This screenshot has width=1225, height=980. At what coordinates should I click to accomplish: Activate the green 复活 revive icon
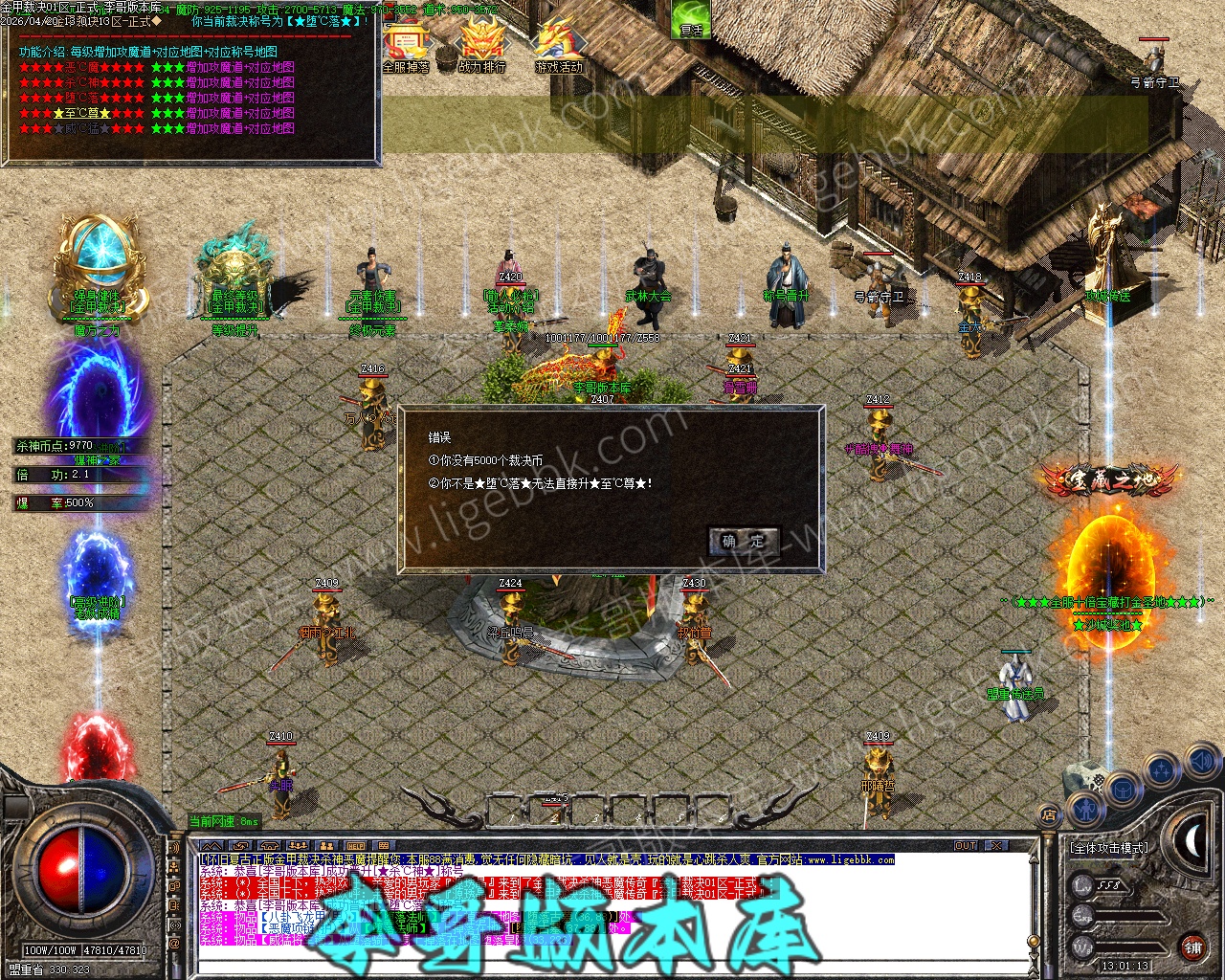click(691, 19)
